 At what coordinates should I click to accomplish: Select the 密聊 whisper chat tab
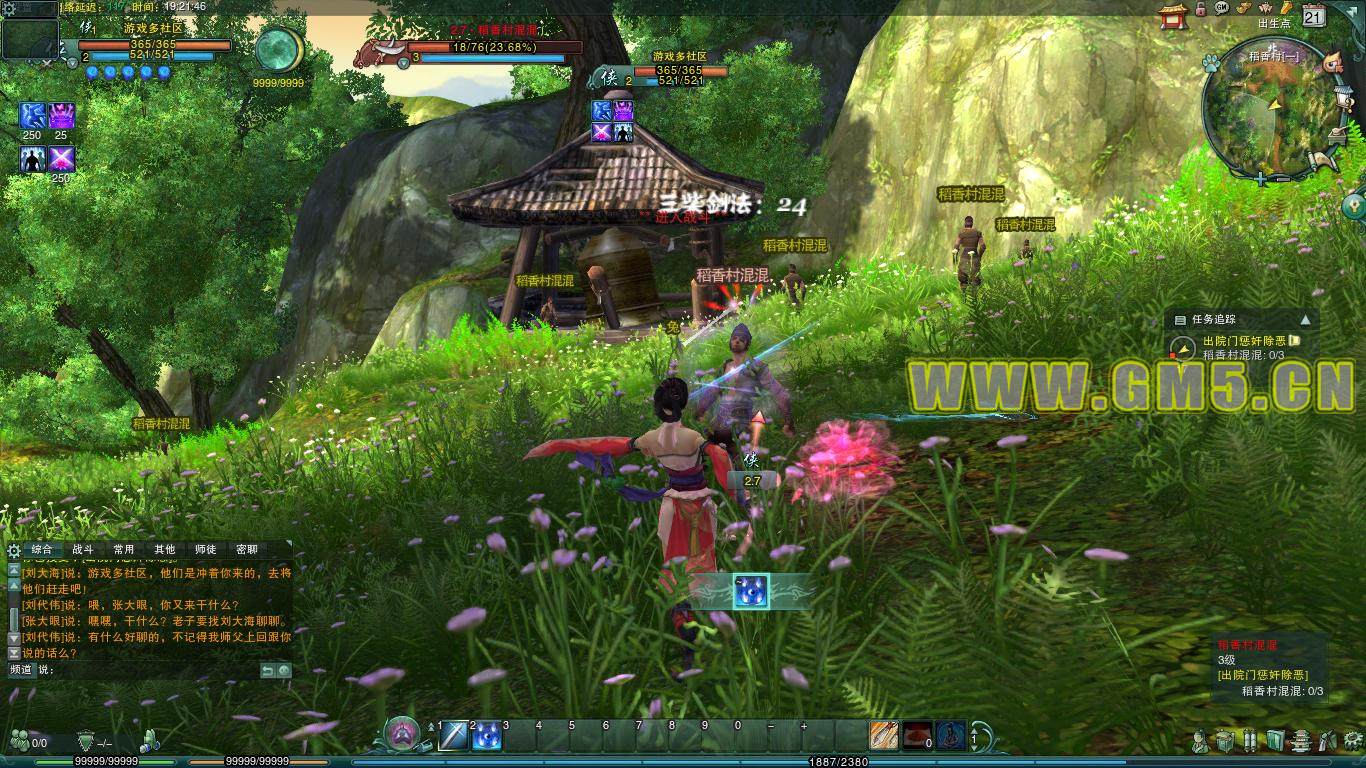pyautogui.click(x=247, y=549)
